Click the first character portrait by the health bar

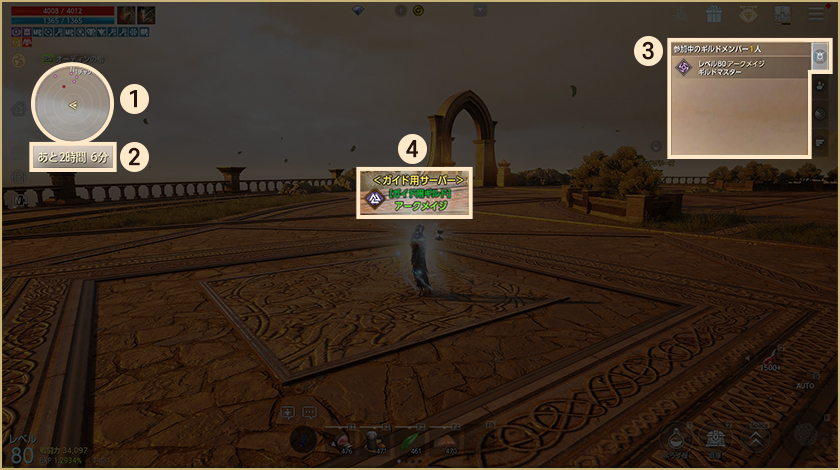(x=126, y=14)
